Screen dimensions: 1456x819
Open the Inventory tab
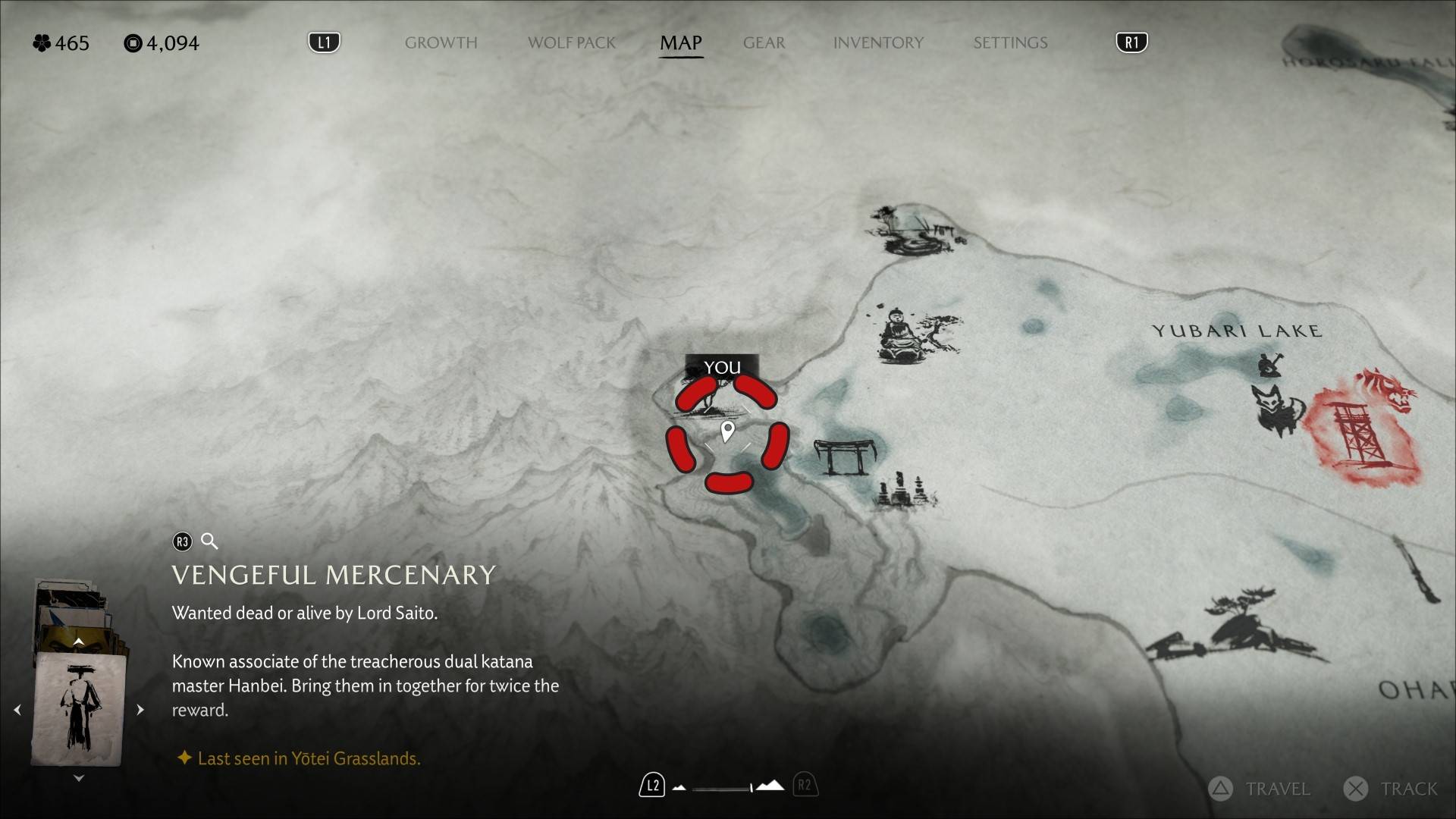[x=878, y=43]
